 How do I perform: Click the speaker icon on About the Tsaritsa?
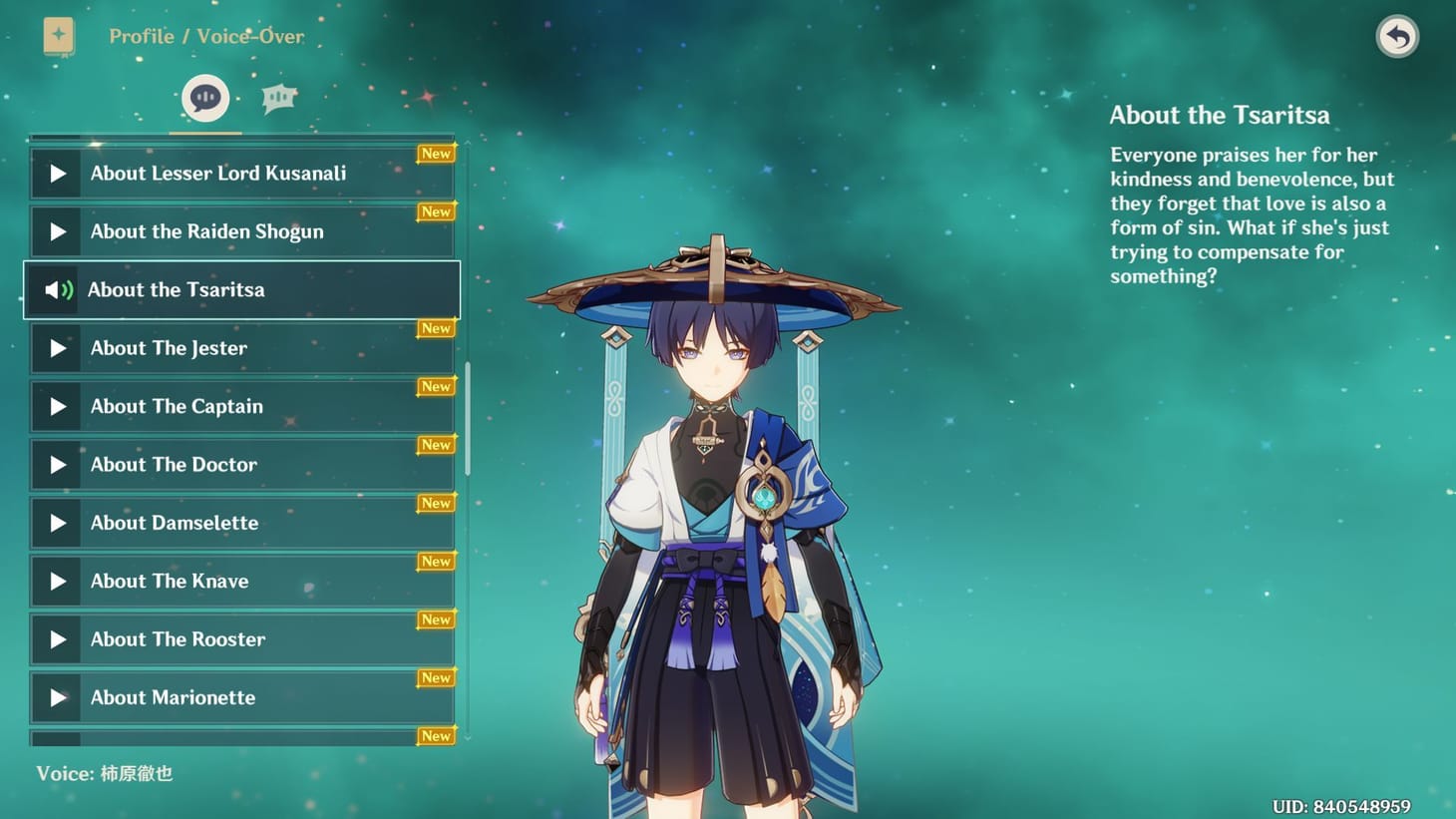(x=56, y=289)
